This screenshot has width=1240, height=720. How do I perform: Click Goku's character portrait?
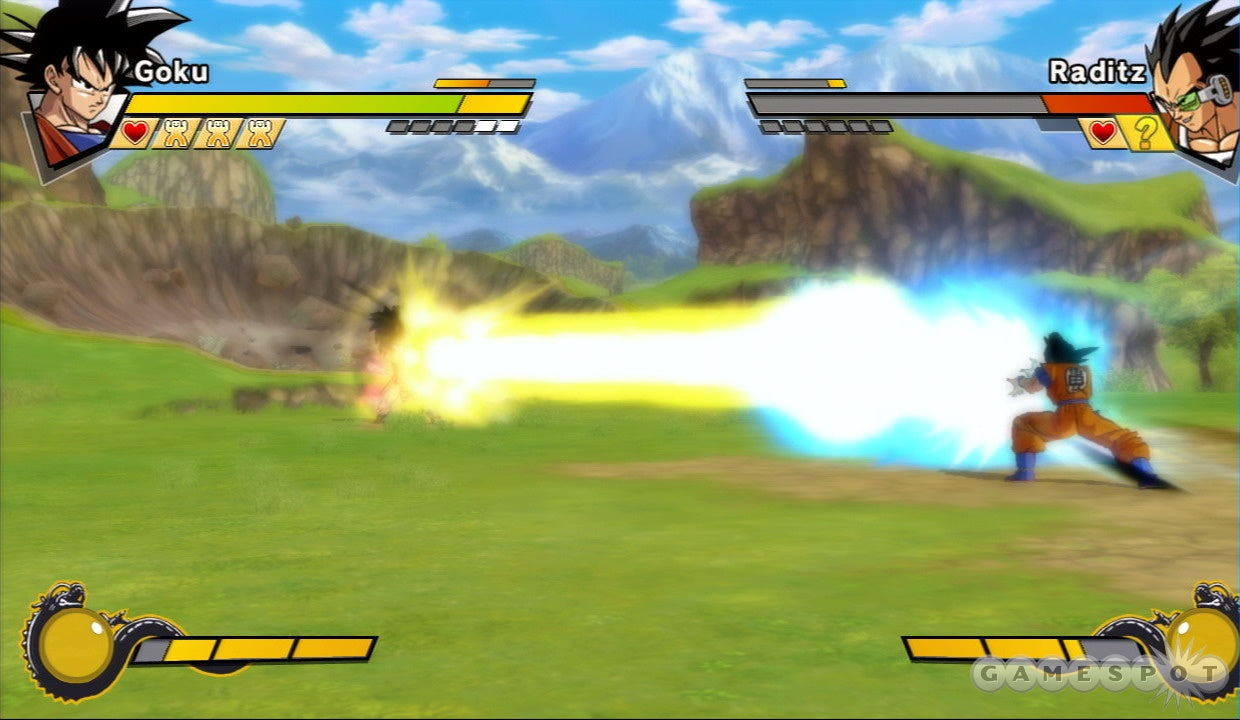[70, 85]
